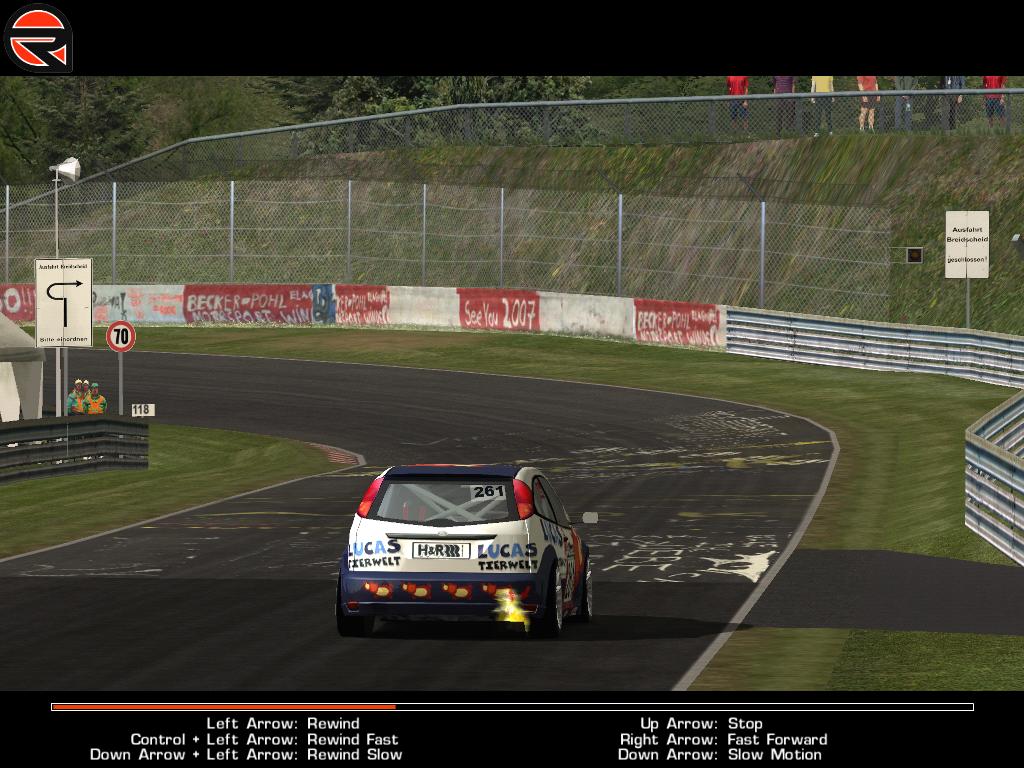Click the rFactor logo icon
The width and height of the screenshot is (1024, 768).
coord(38,38)
